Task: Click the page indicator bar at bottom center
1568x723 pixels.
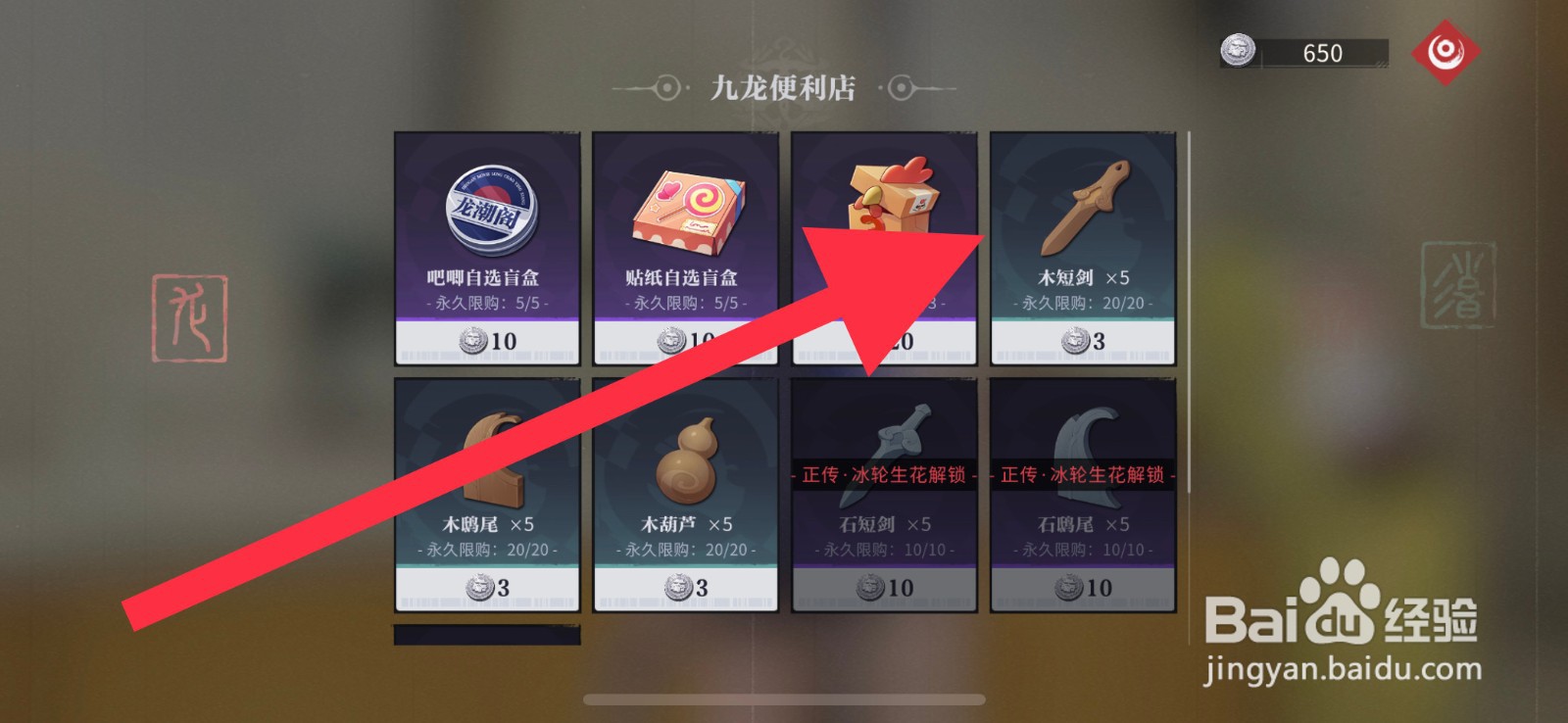Action: (x=783, y=699)
